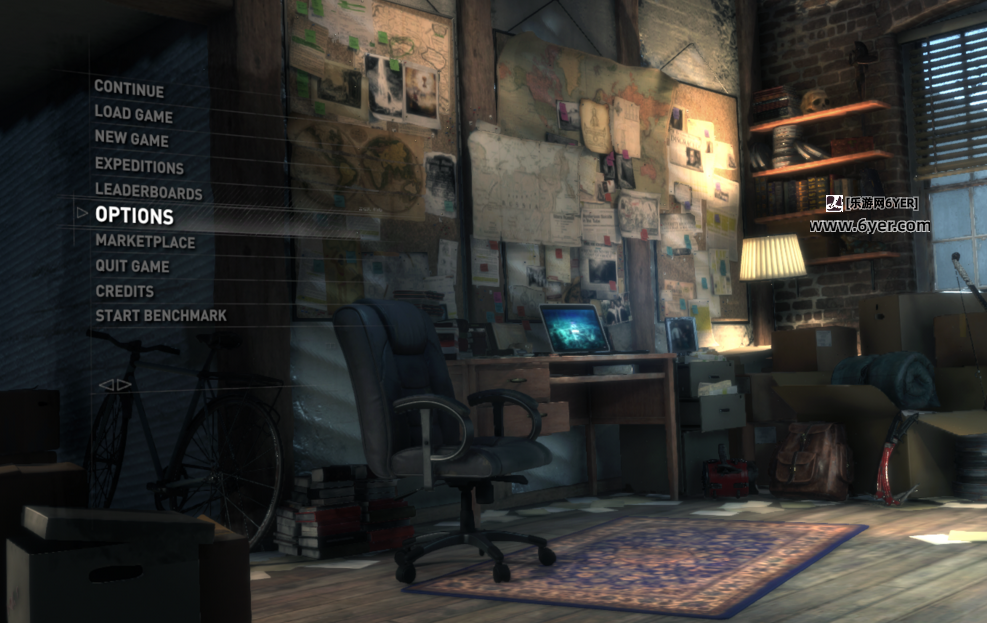The image size is (987, 623).
Task: Start a New Game
Action: coord(132,140)
